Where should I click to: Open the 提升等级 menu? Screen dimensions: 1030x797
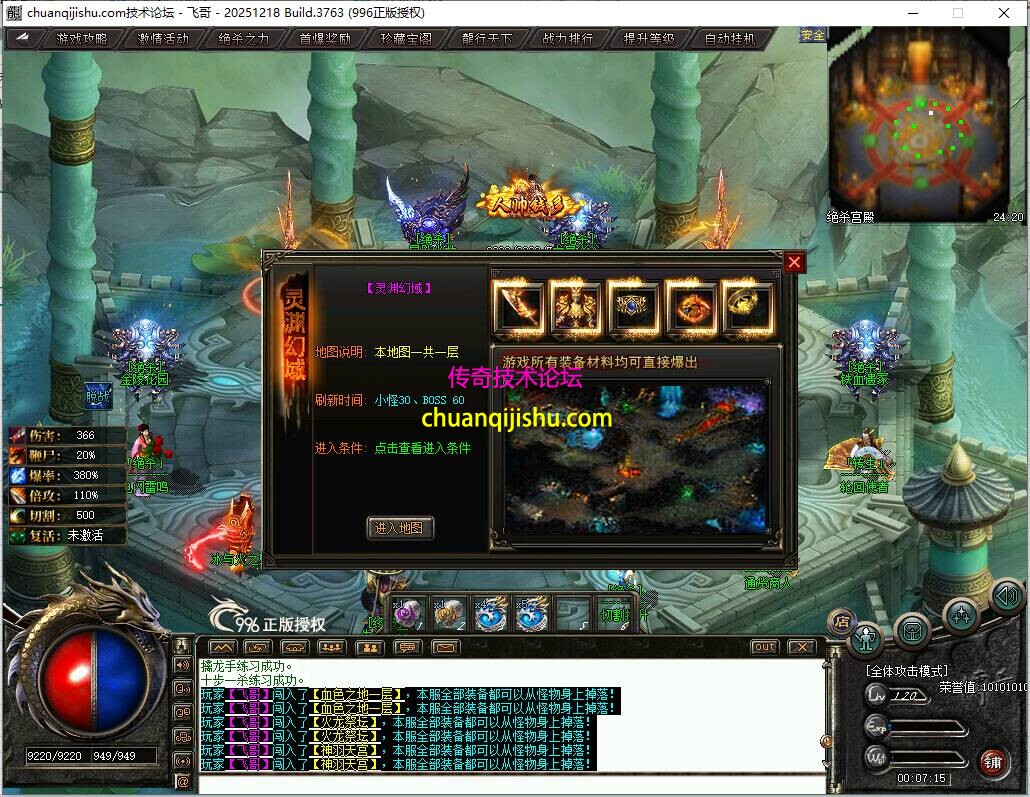coord(649,39)
